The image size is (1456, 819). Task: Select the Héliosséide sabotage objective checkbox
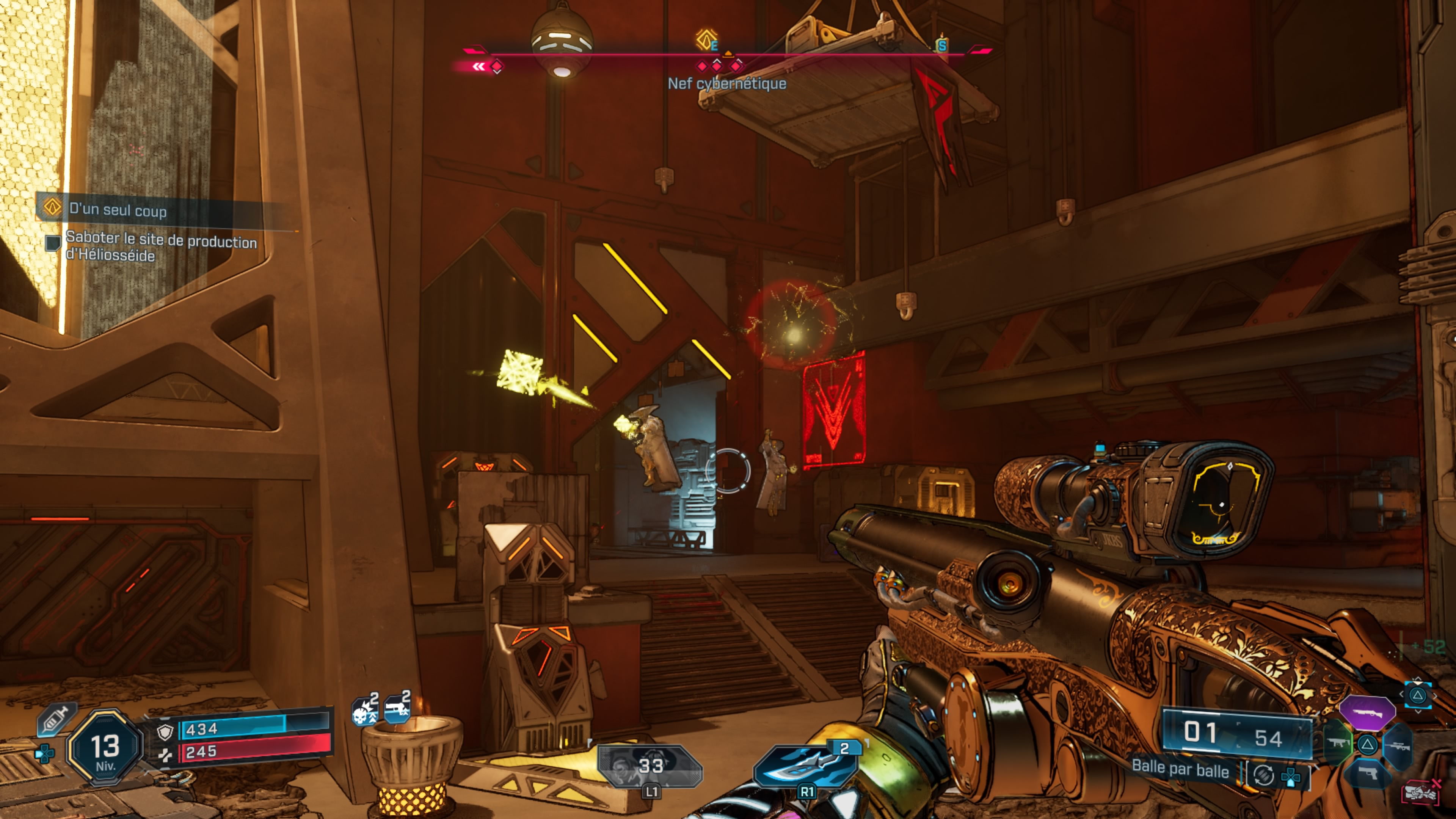[53, 243]
